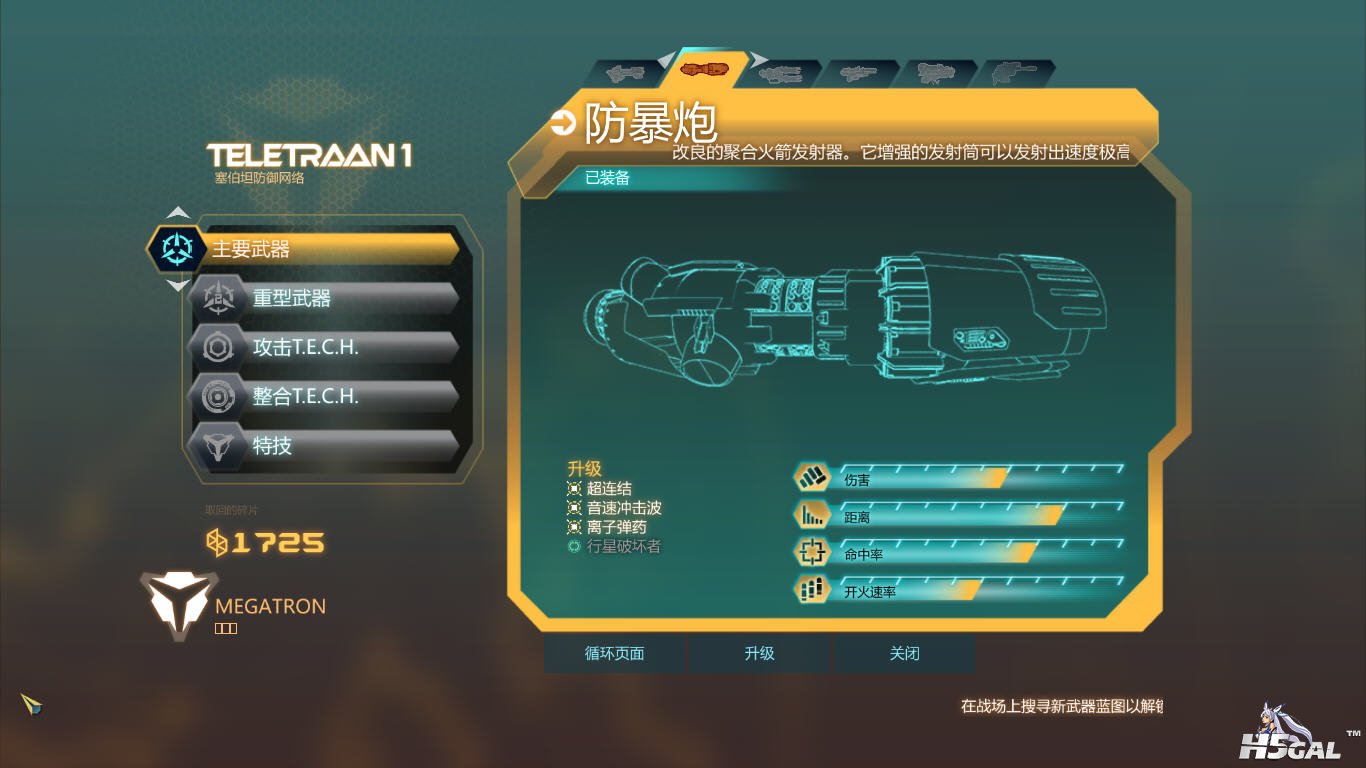Choose the 离子弹药 upgrade entry
1366x768 pixels.
(616, 527)
